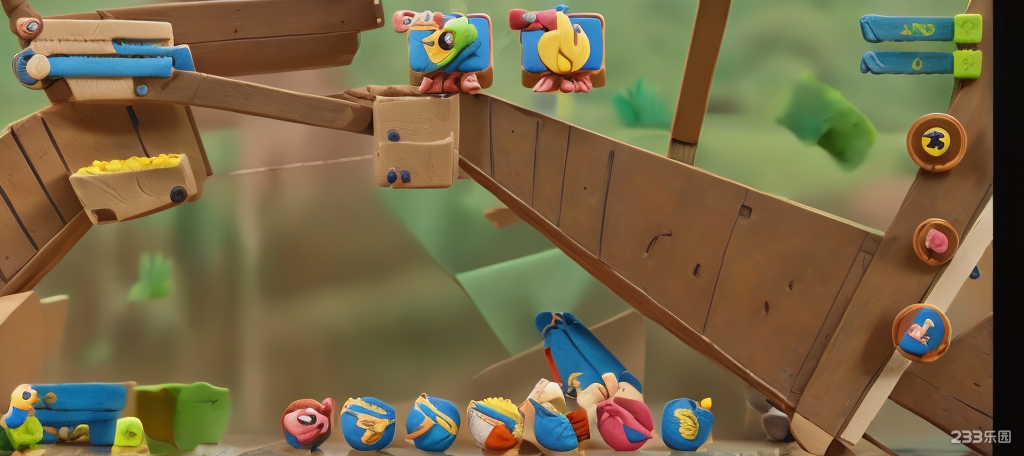
Task: Choose the green-and-yellow bird tile
Action: [x=450, y=48]
